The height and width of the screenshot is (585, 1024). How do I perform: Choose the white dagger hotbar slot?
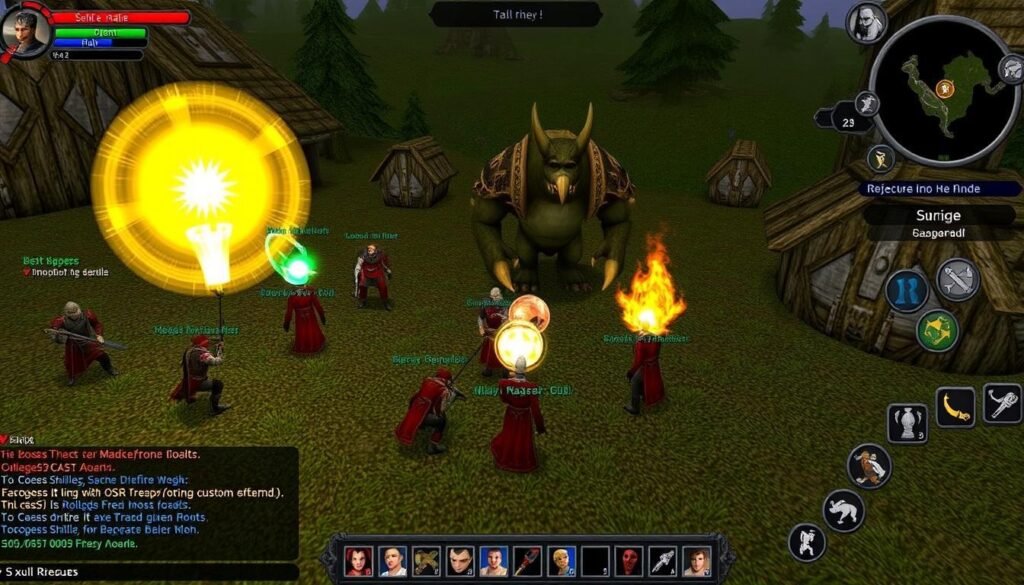click(x=664, y=561)
